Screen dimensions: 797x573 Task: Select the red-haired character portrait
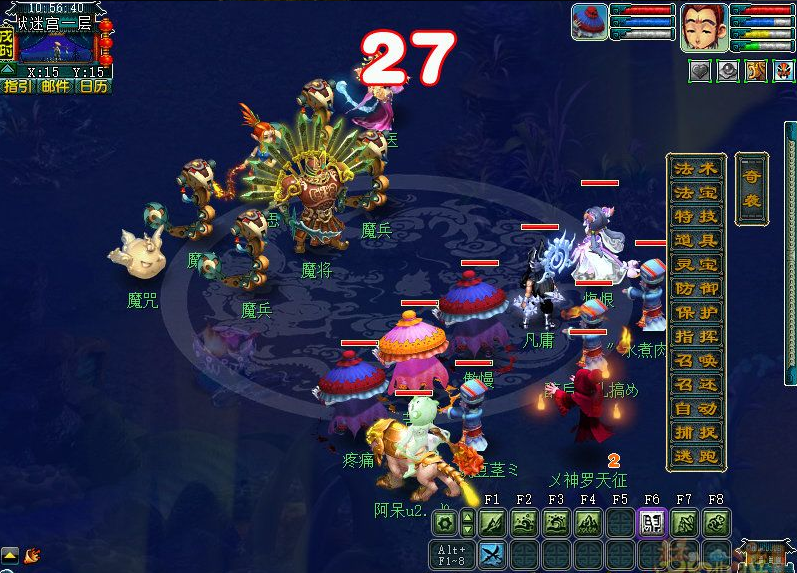pyautogui.click(x=704, y=27)
